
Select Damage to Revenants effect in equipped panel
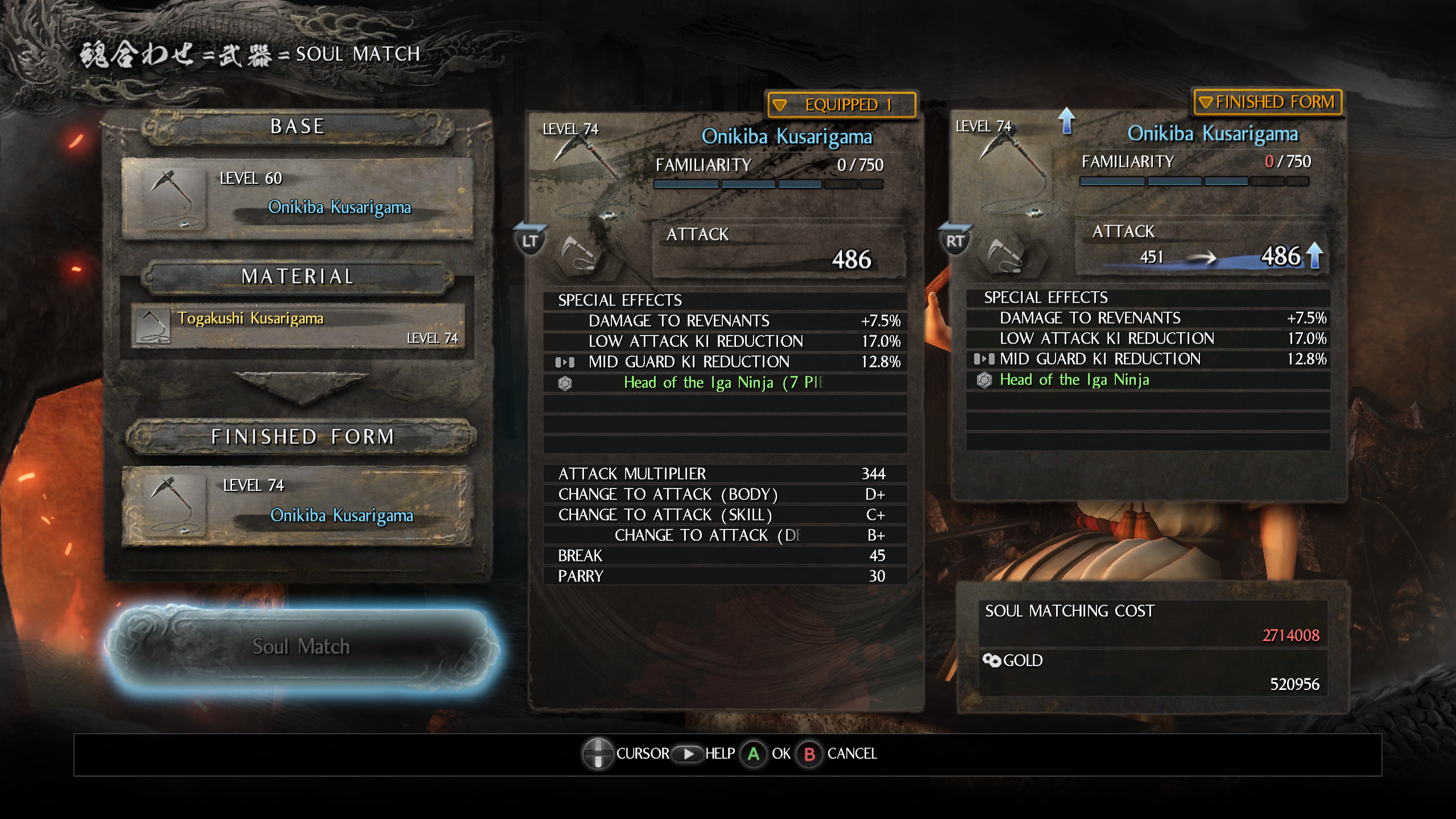coord(725,321)
